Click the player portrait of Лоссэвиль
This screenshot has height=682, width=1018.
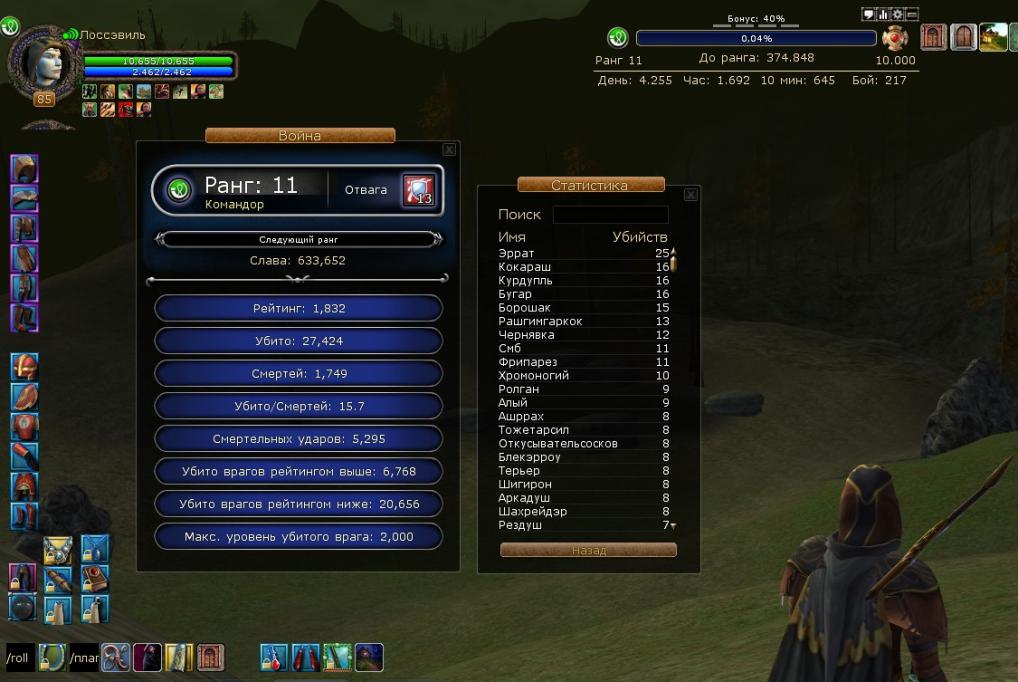coord(45,62)
